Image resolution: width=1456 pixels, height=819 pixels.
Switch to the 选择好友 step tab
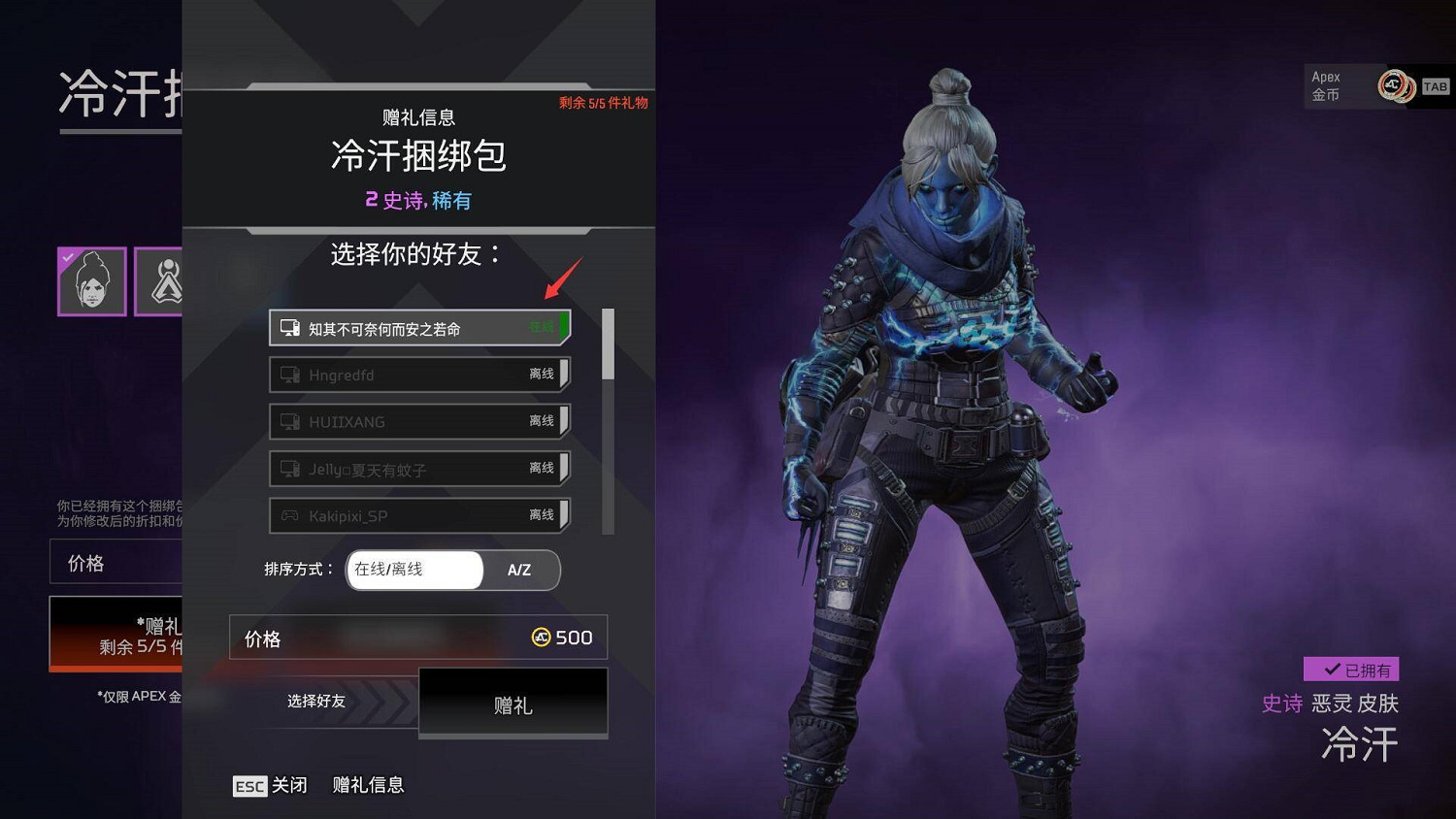[x=315, y=702]
